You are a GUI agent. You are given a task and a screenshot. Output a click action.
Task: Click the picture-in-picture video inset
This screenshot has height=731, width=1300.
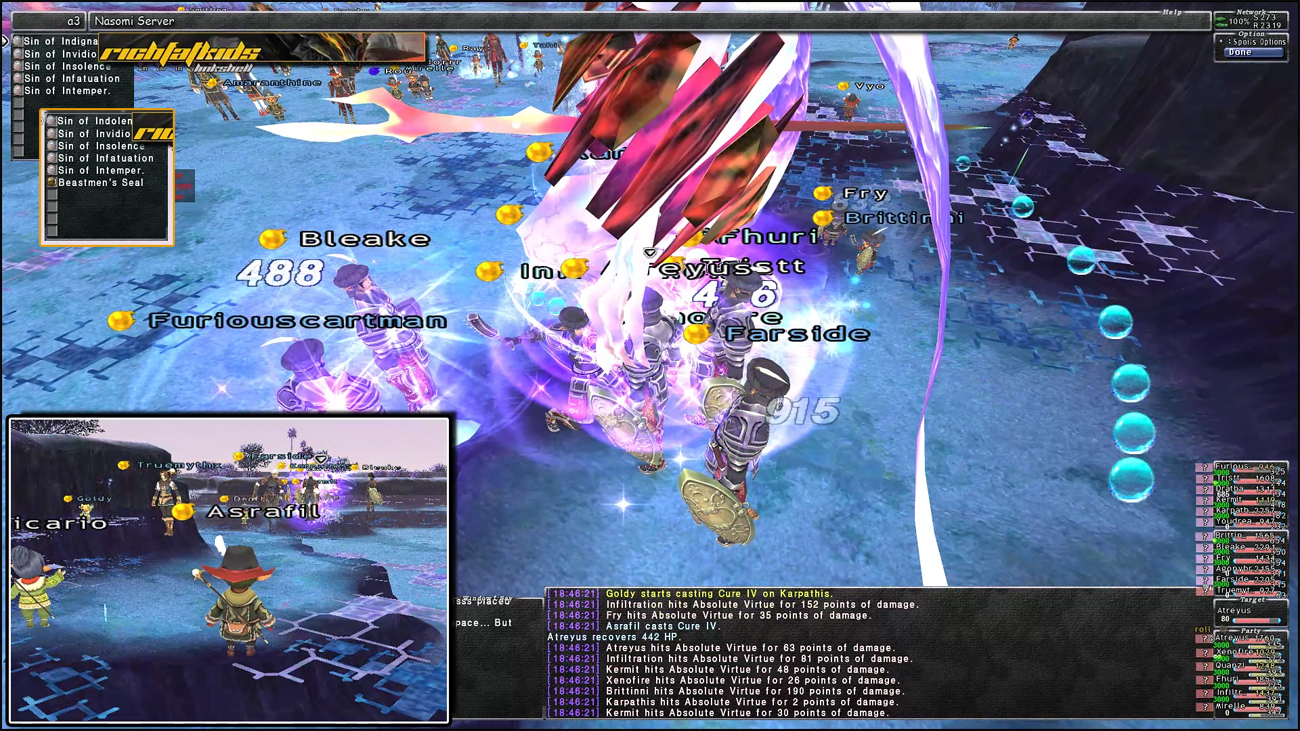[229, 569]
